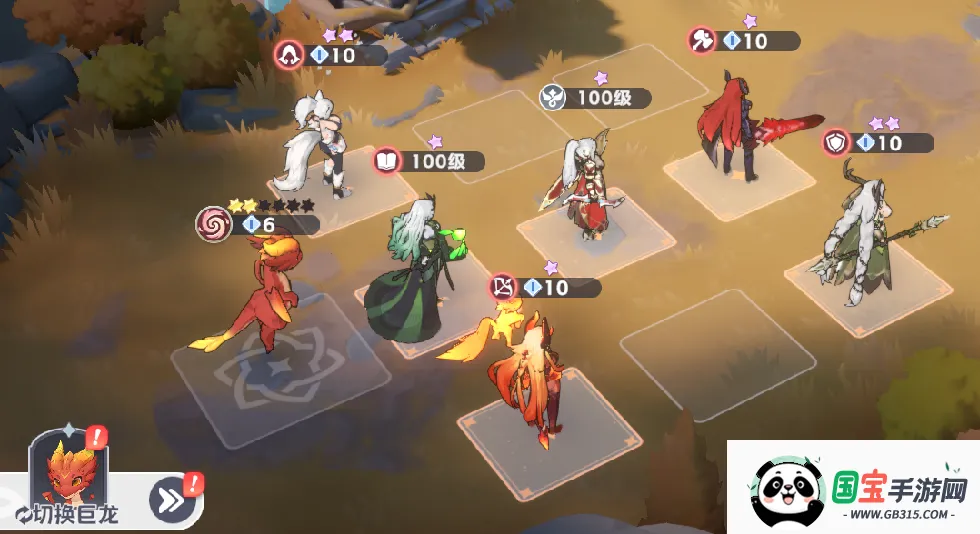Select the wing class icon marked 100级
Screen dimensions: 980x534
(x=553, y=98)
